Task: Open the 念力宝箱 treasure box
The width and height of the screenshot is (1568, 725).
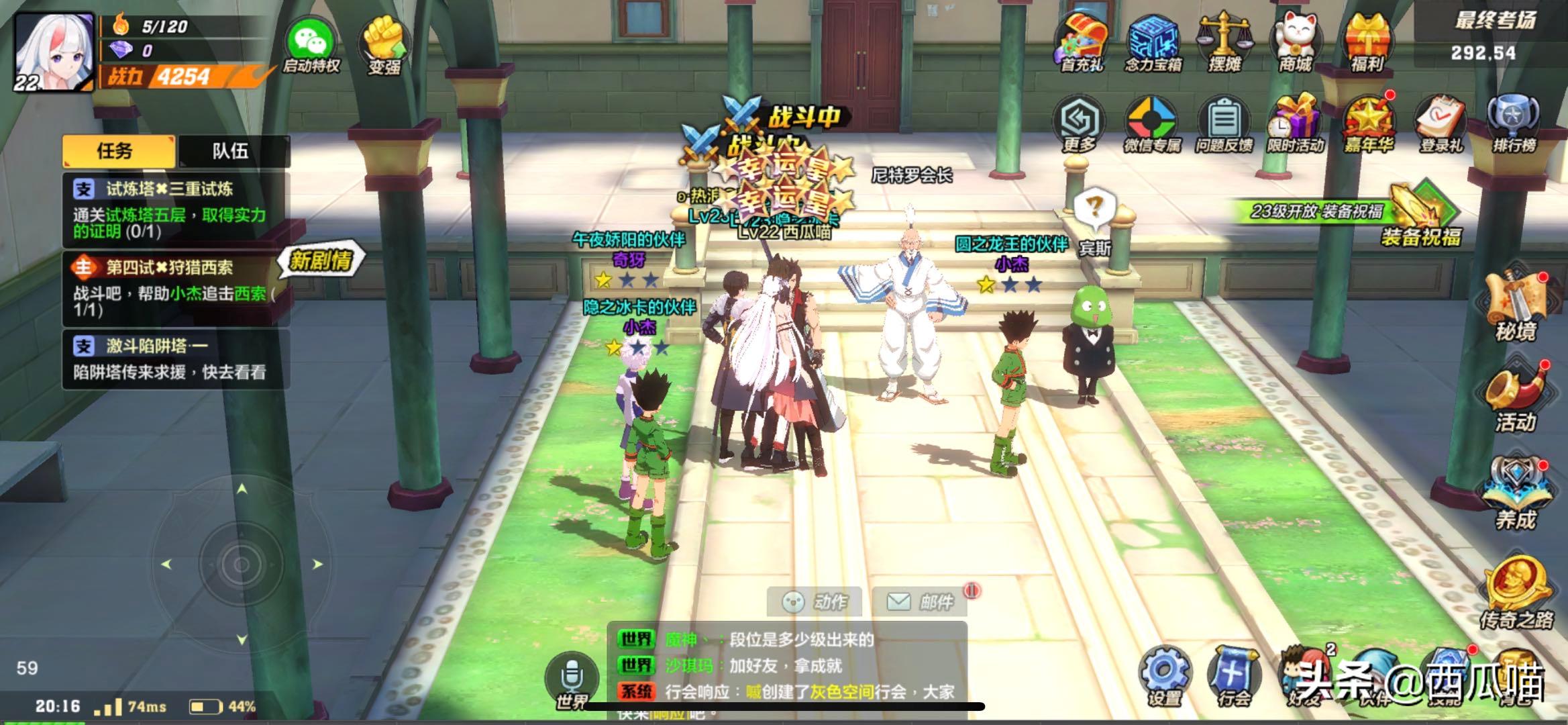Action: click(1153, 42)
